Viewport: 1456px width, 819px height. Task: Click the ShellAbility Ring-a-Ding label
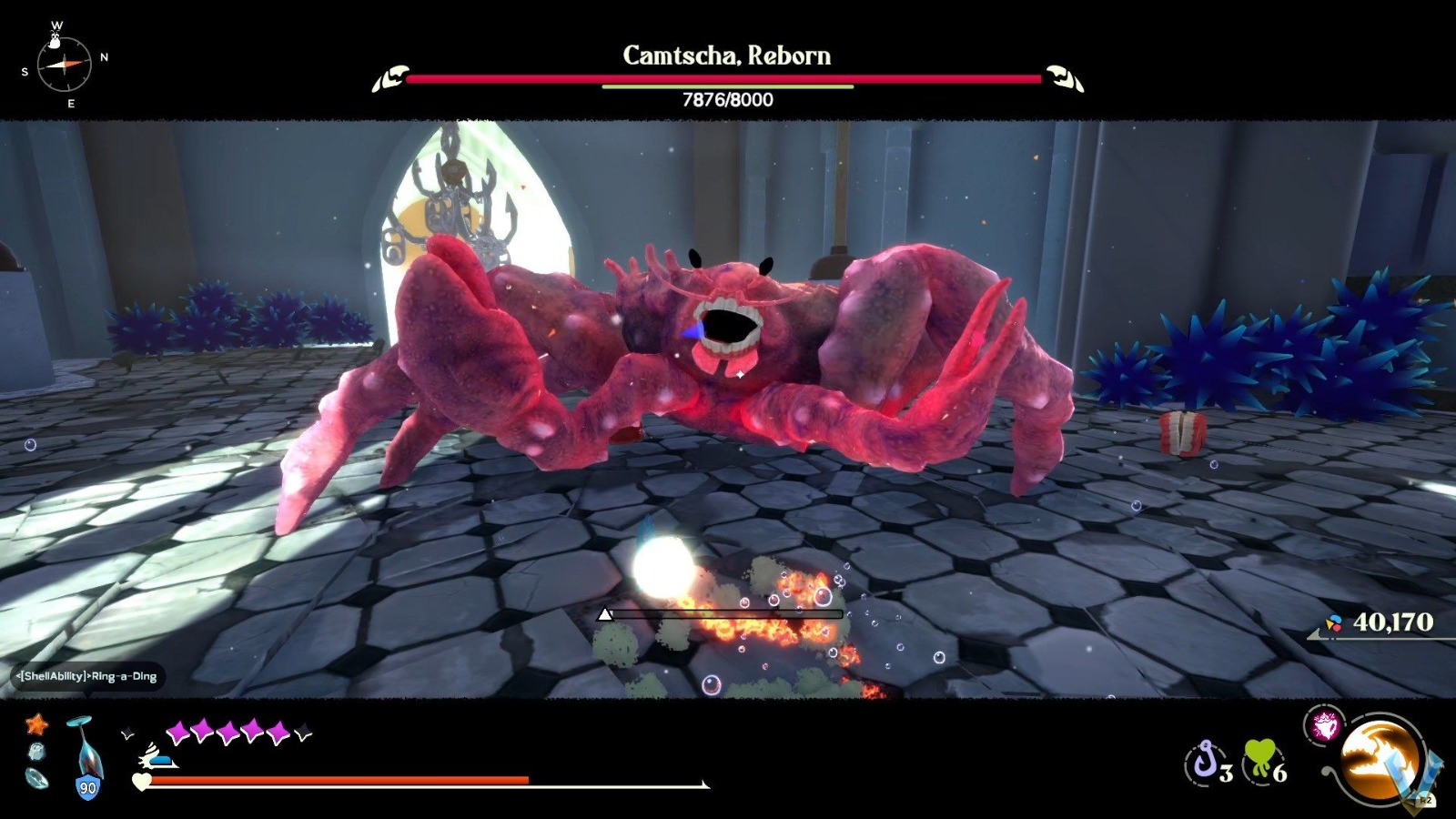point(86,676)
